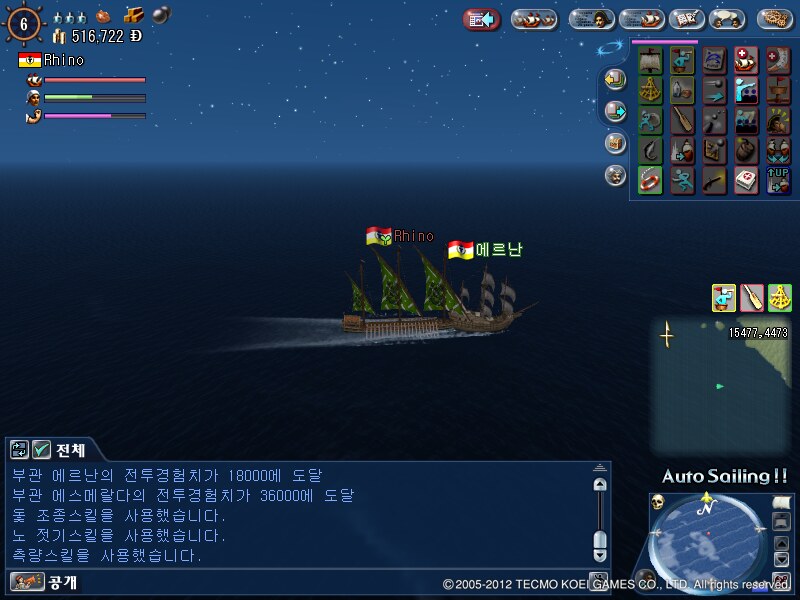
Task: Activate the sextant skill in skill grid
Action: [x=651, y=91]
